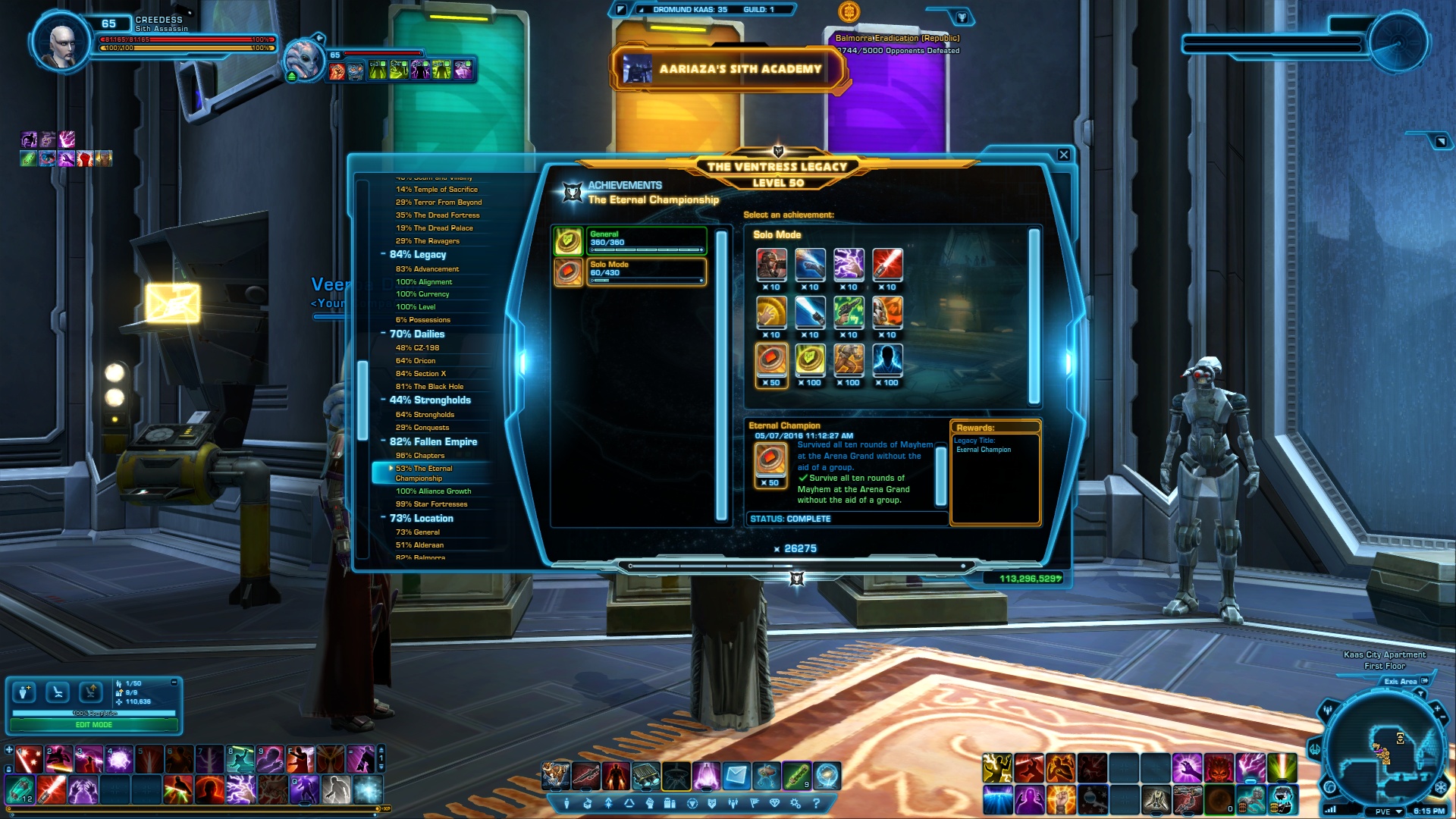Open the Strongholds Conquests achievements
The height and width of the screenshot is (819, 1456).
pyautogui.click(x=422, y=428)
